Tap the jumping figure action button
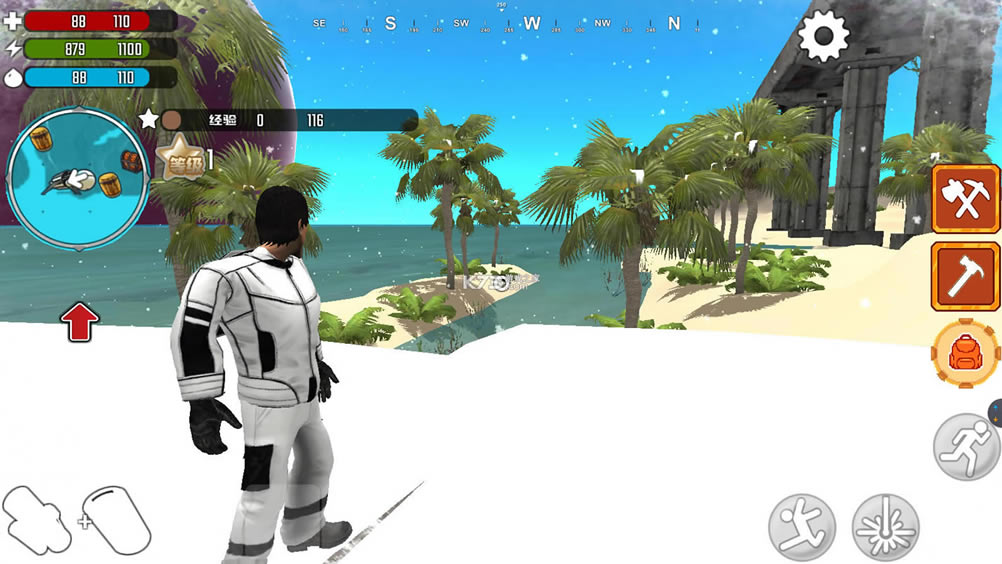The image size is (1002, 564). [802, 526]
